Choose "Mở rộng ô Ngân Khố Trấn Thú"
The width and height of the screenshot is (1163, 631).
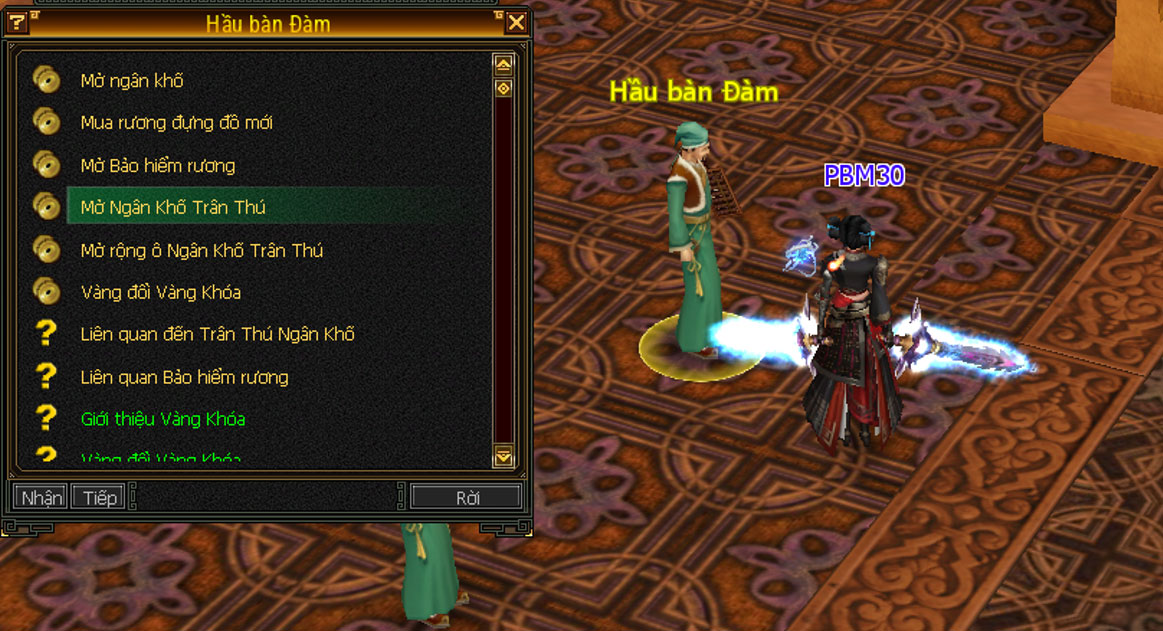(x=201, y=250)
